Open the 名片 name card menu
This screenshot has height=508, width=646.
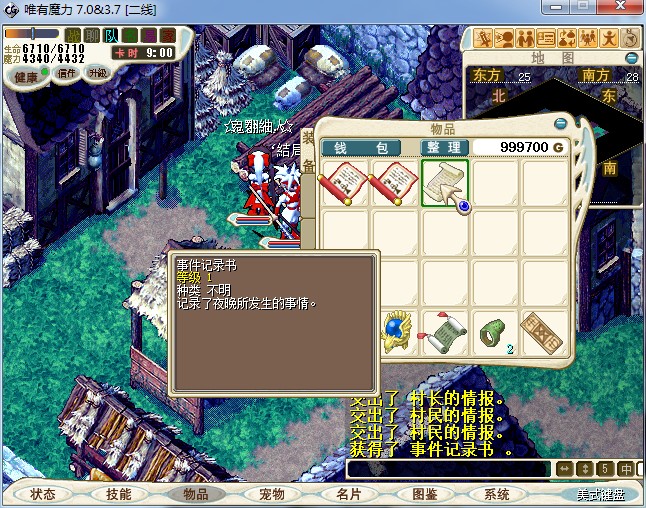pyautogui.click(x=347, y=494)
